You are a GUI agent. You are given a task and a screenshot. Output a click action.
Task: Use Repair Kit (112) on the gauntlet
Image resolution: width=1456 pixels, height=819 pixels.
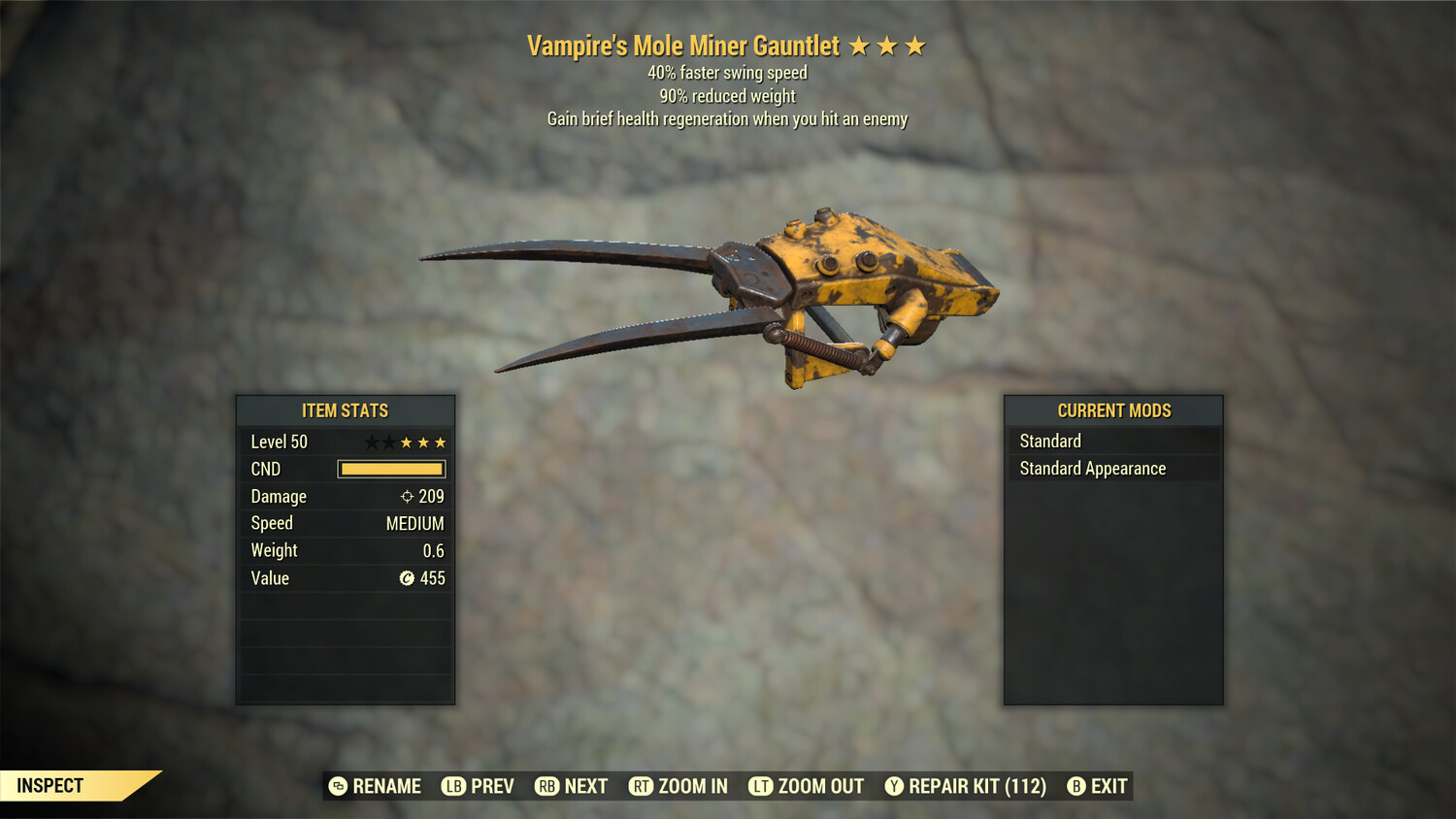point(966,786)
